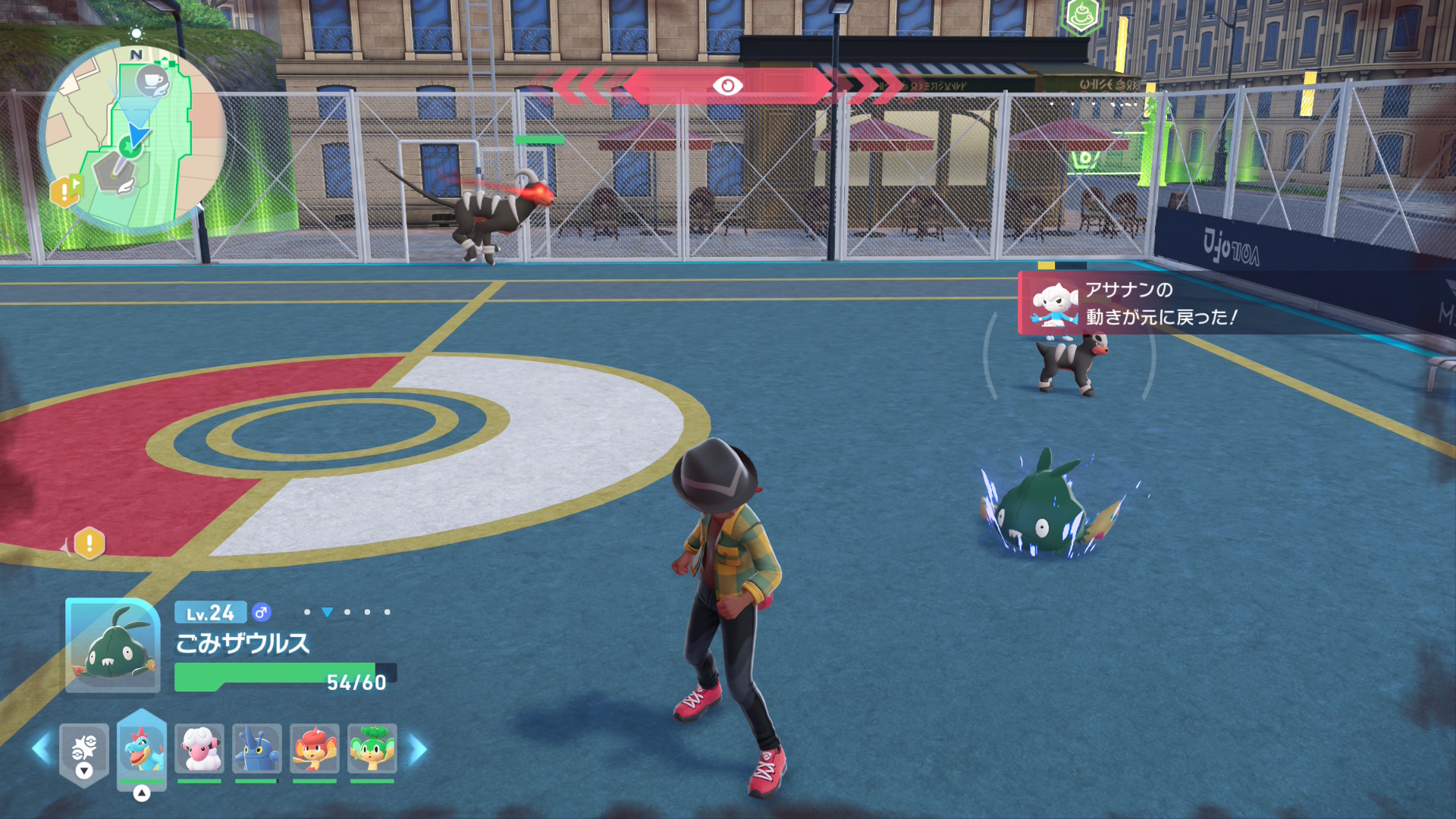Click the green café icon at top
This screenshot has width=1456, height=819.
1081,15
